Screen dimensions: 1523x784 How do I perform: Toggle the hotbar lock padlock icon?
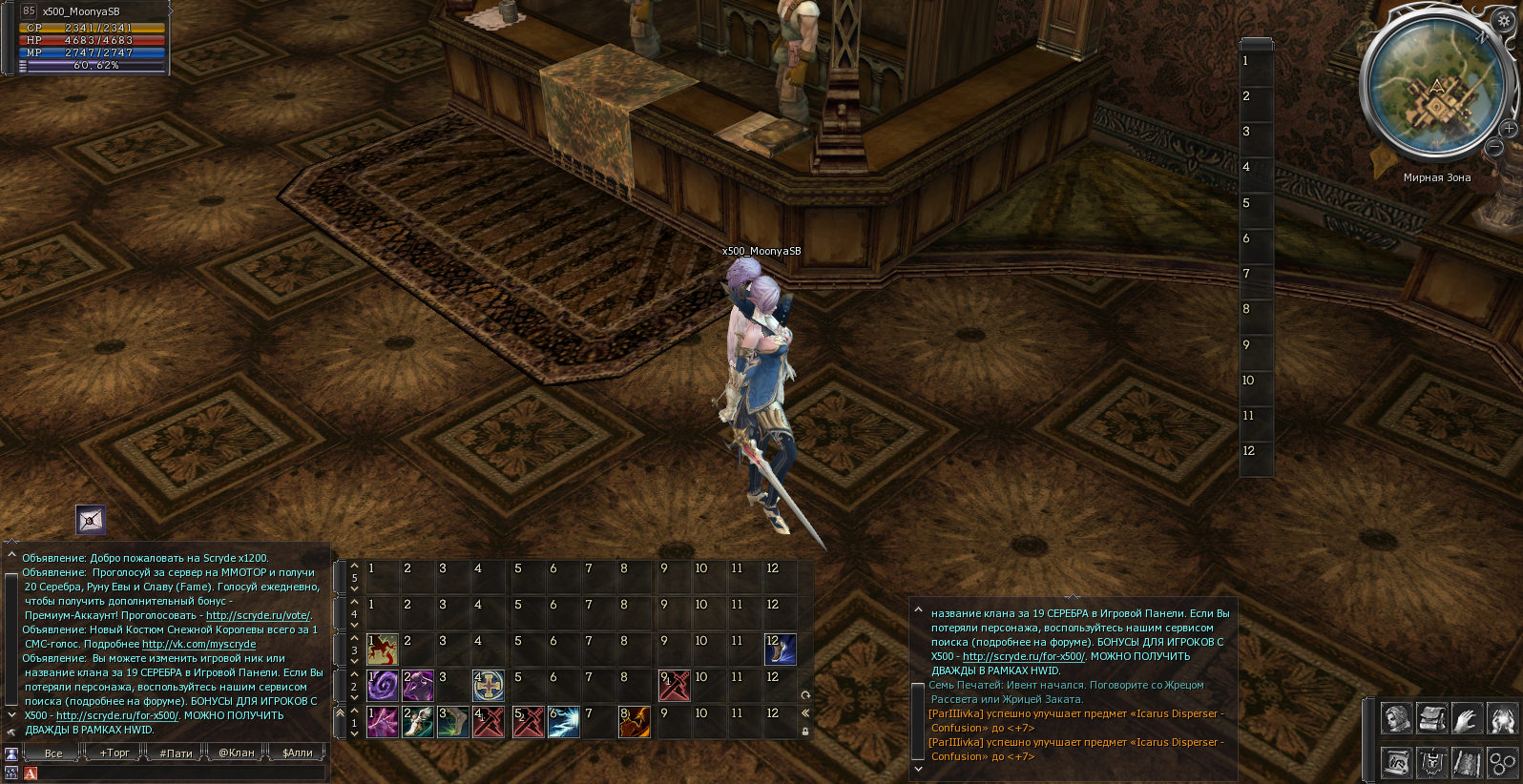tap(805, 732)
